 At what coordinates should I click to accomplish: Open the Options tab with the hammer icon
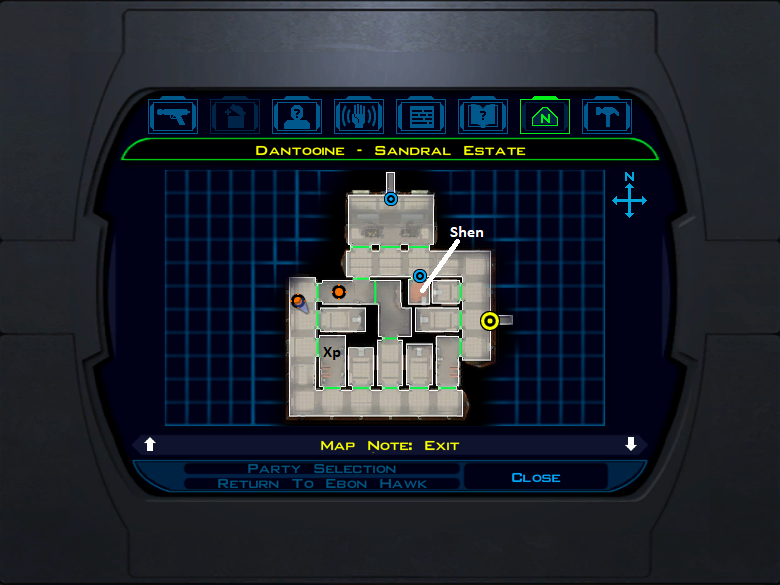click(606, 116)
